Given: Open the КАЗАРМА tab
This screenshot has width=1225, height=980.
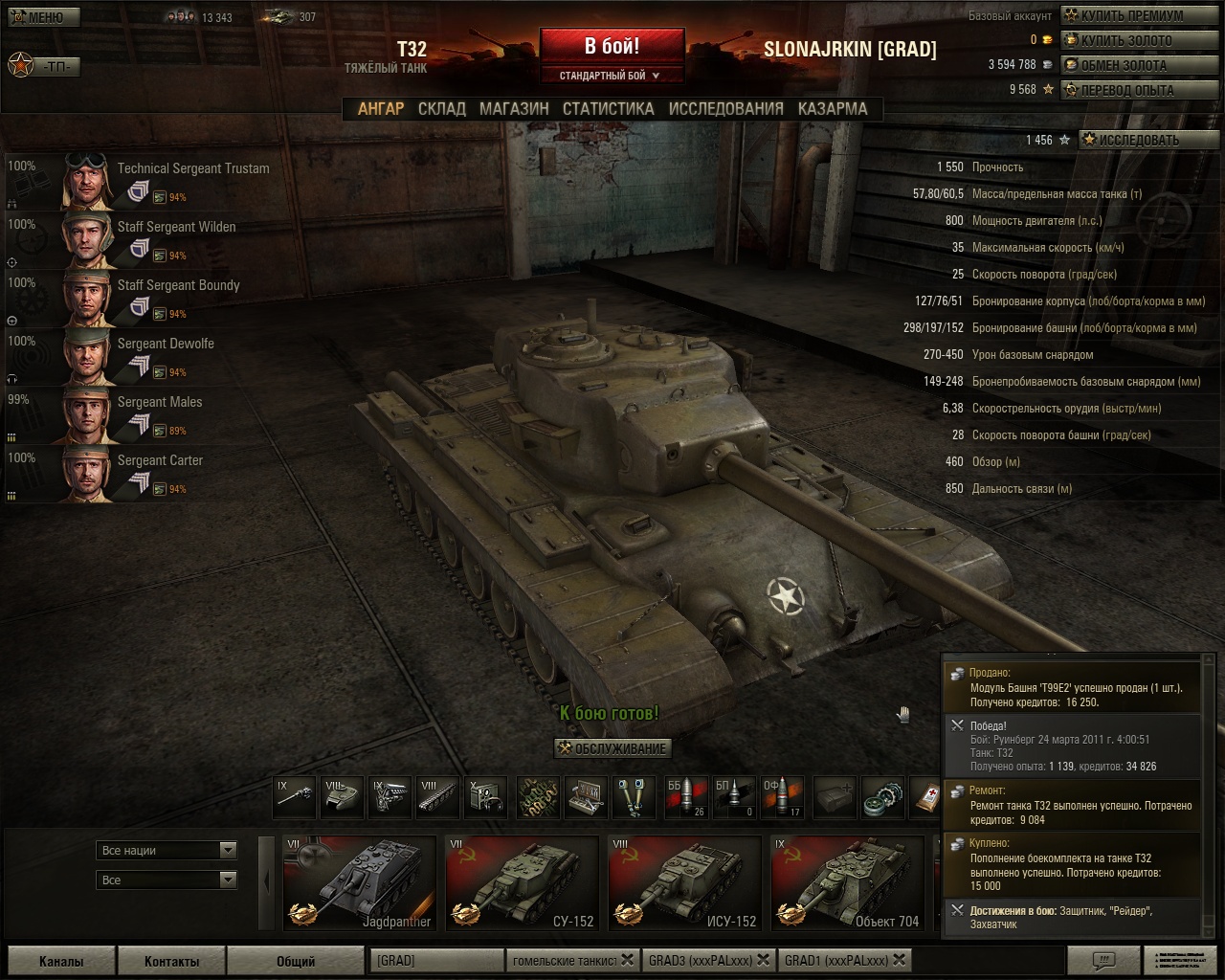Looking at the screenshot, I should [x=833, y=109].
